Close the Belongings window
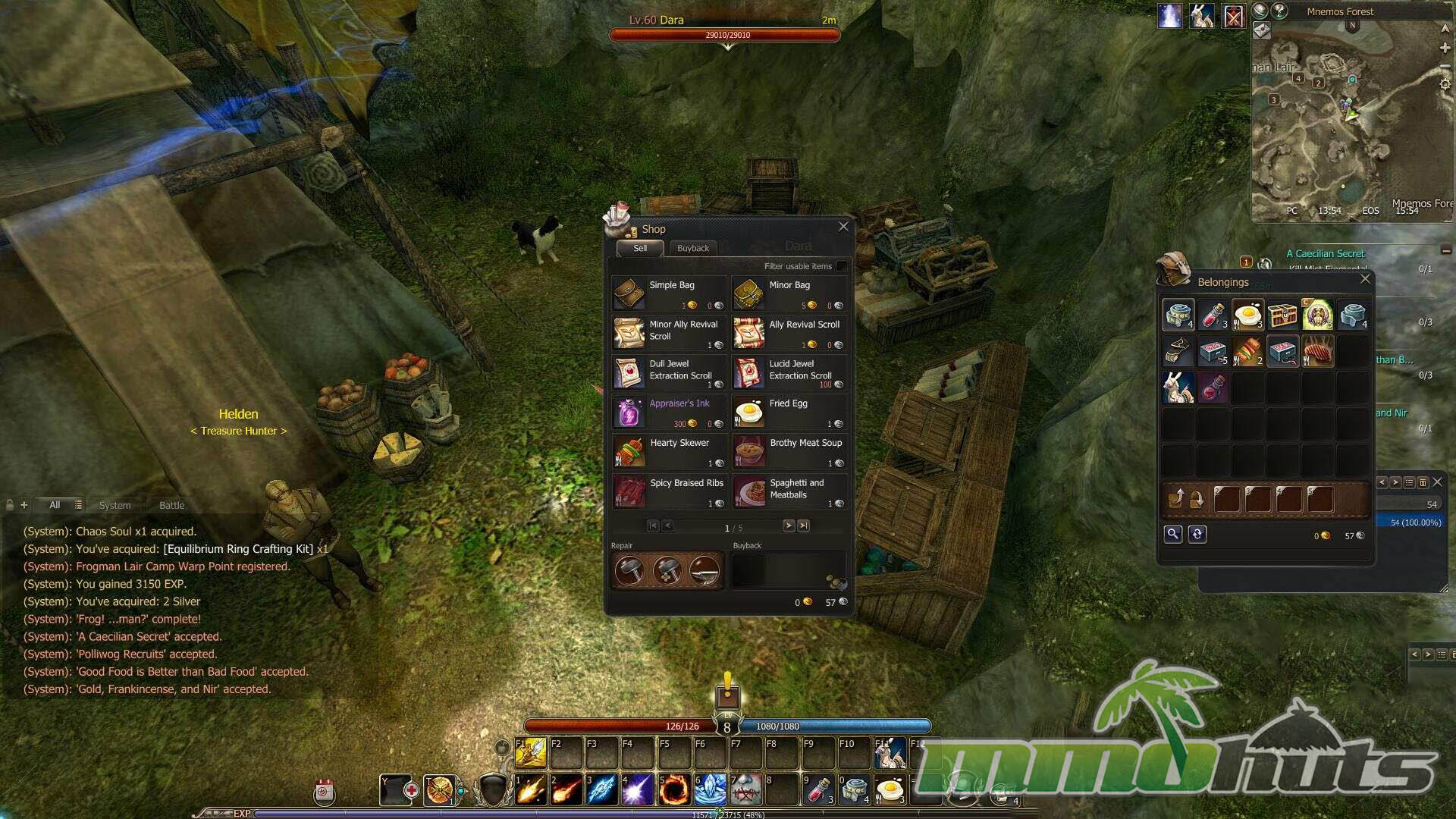This screenshot has height=819, width=1456. tap(1365, 279)
